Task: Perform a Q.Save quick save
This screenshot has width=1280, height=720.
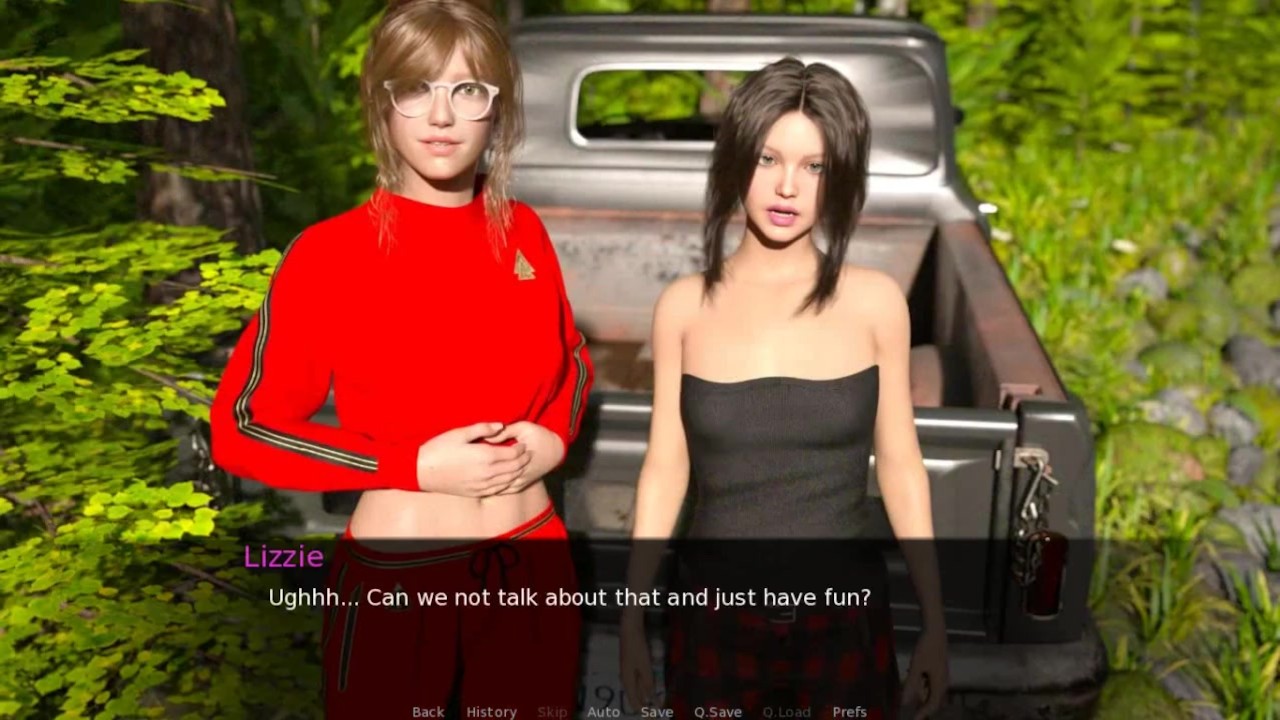Action: coord(717,711)
